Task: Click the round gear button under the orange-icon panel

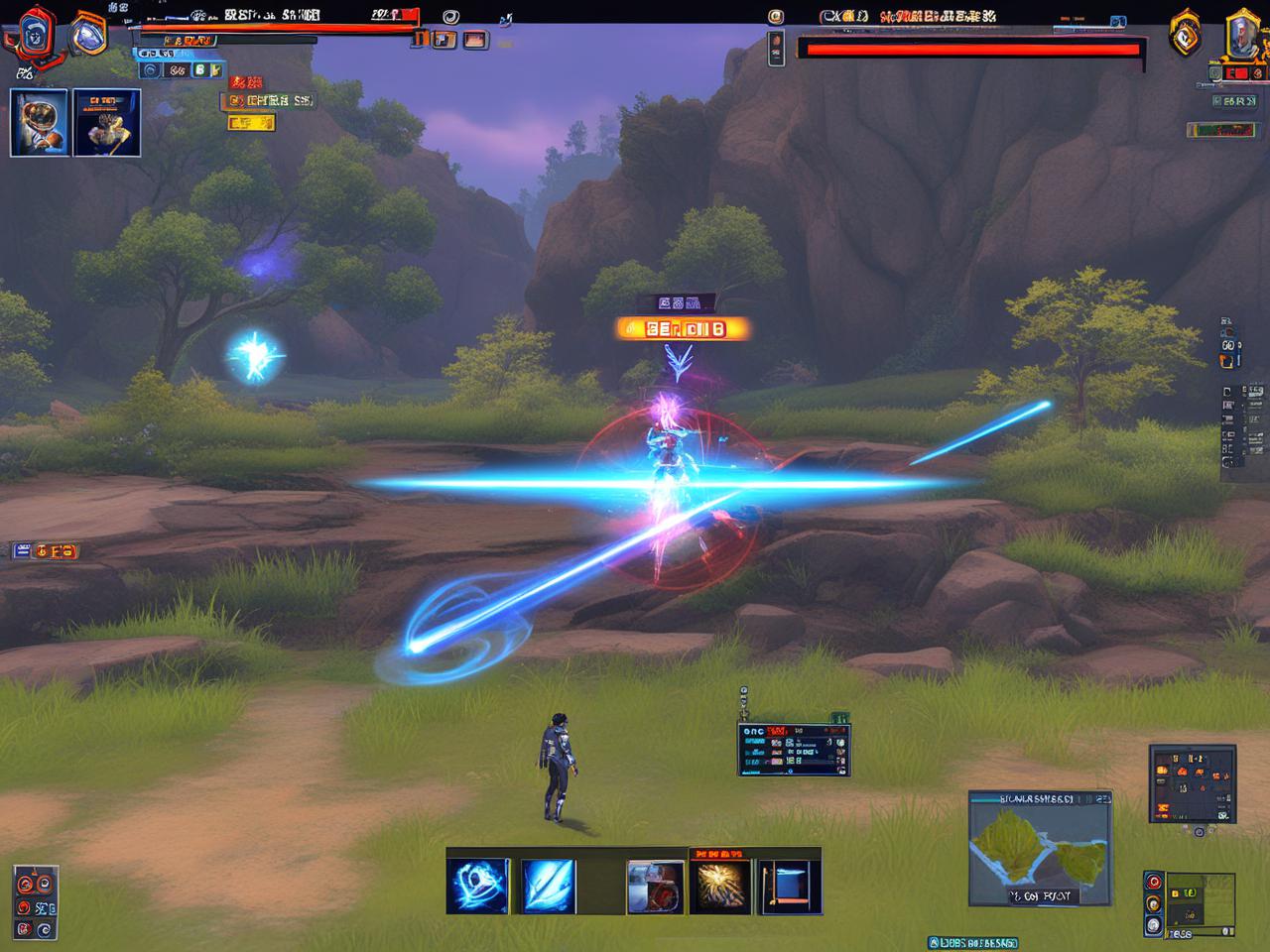Action: coord(1199,832)
